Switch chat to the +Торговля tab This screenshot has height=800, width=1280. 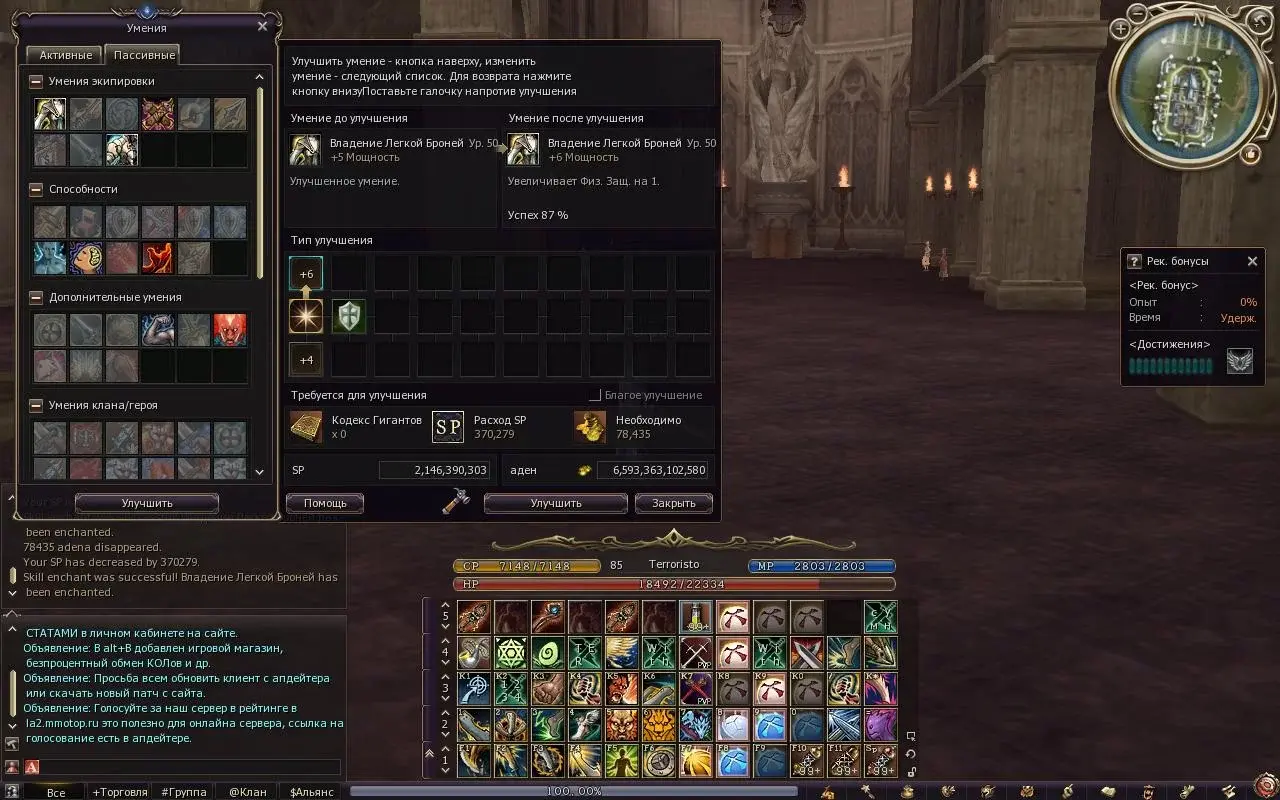[118, 792]
